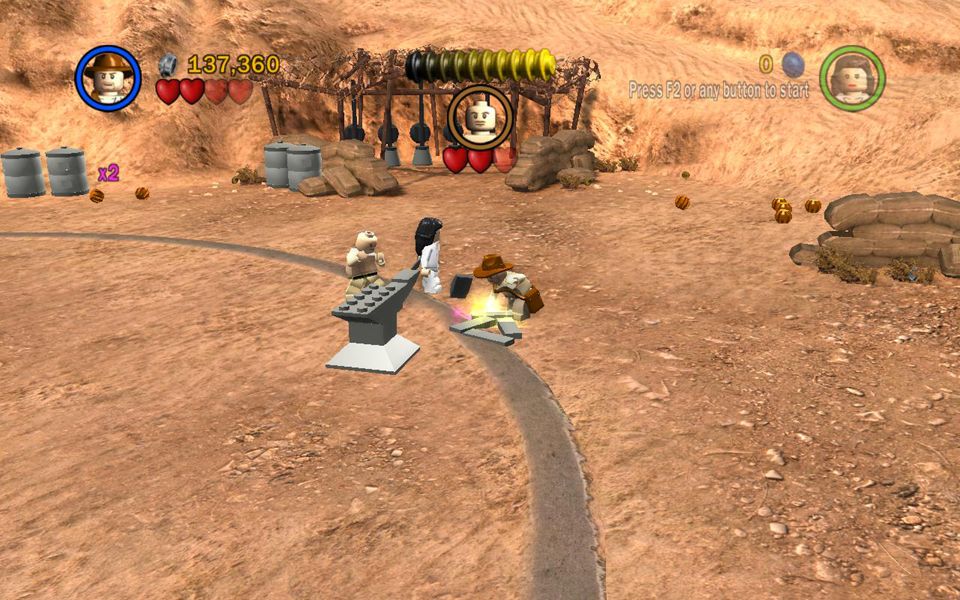Click the bald boss portrait icon
The width and height of the screenshot is (960, 600).
coord(480,116)
